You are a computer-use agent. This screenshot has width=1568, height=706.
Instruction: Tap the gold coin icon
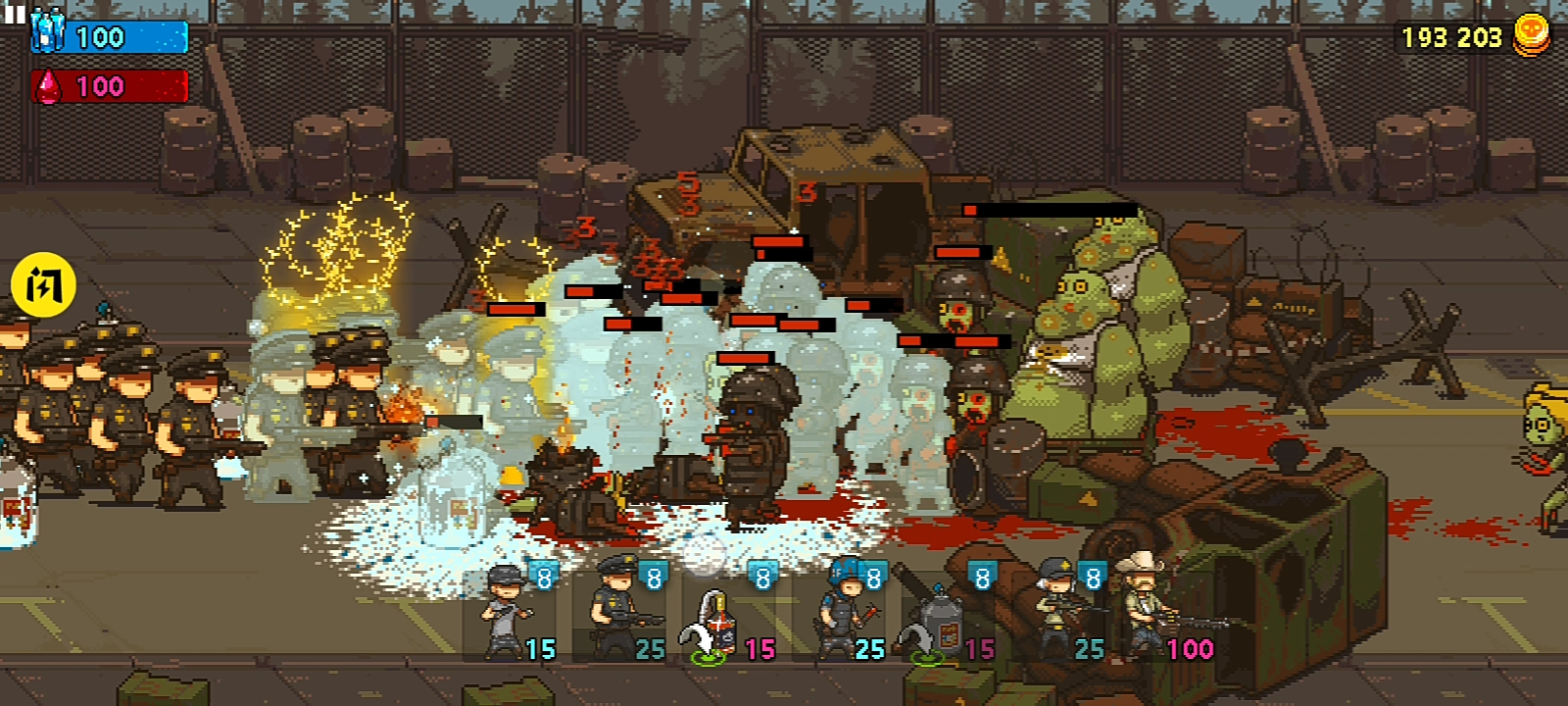point(1532,34)
